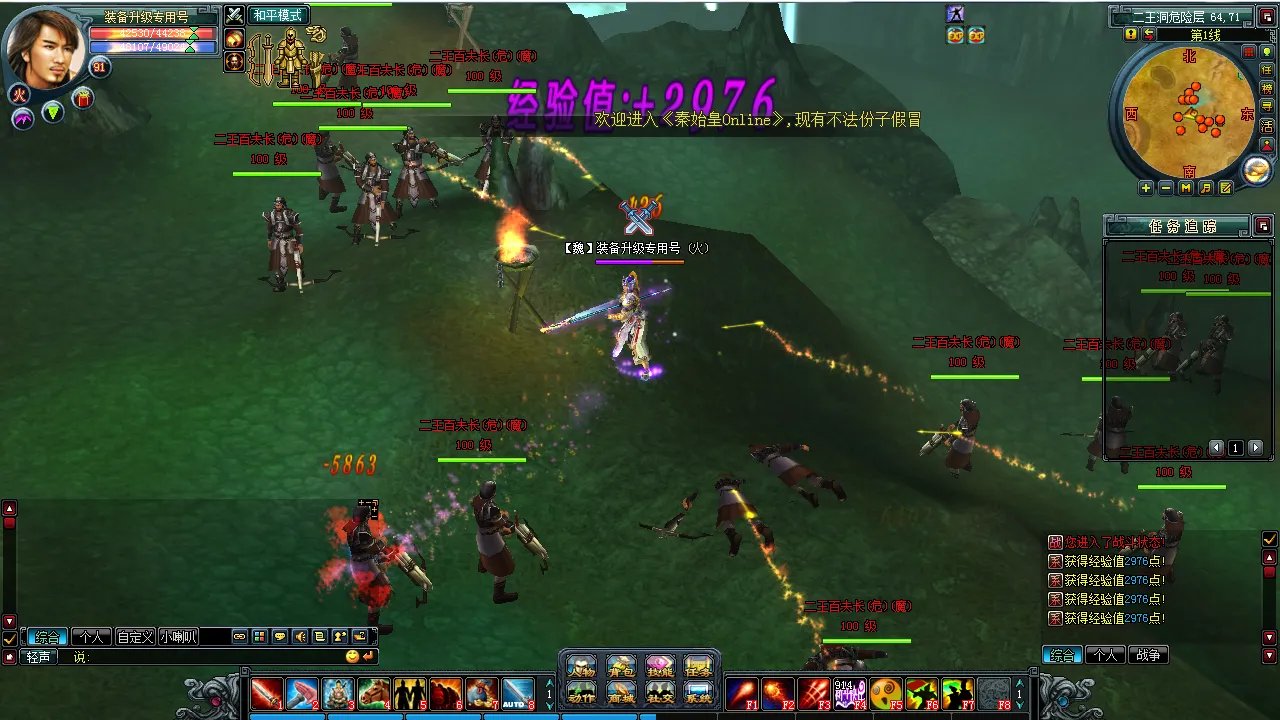Open the 技能 skills panel
This screenshot has width=1280, height=720.
pos(659,666)
